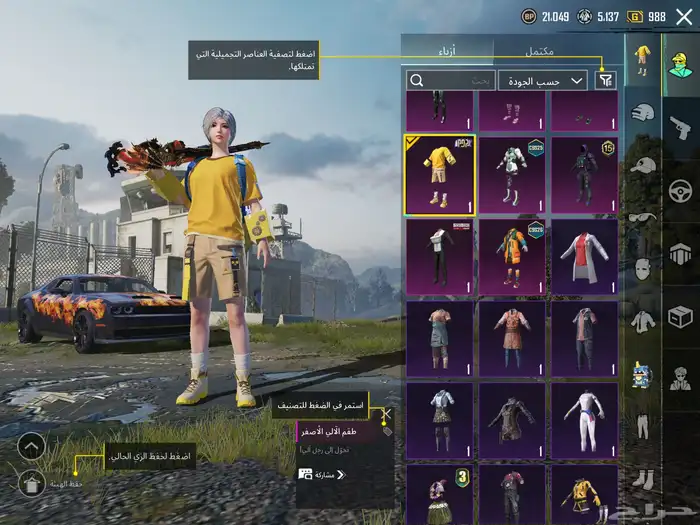The image size is (700, 525).
Task: Open the steering wheel vehicle category
Action: (x=680, y=190)
